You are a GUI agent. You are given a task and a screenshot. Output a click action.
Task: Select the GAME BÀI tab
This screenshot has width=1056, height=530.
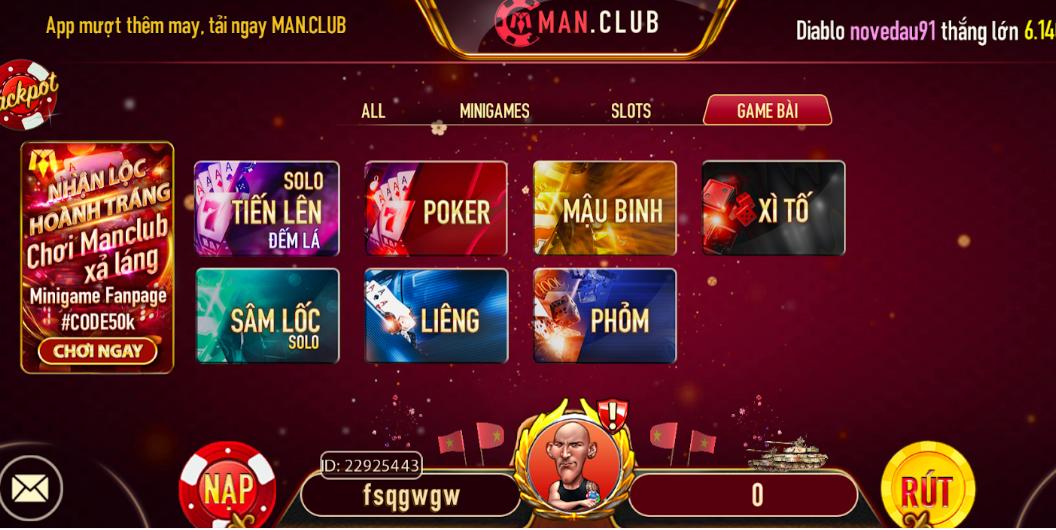click(767, 111)
